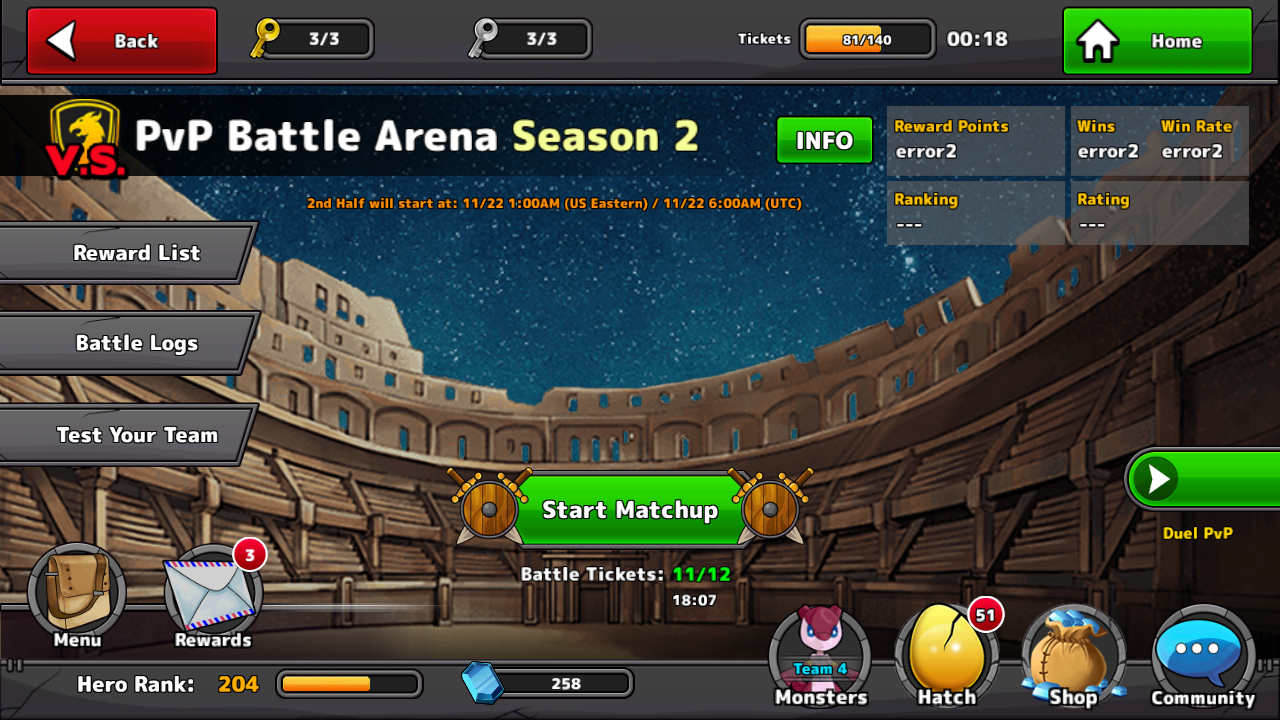Image resolution: width=1280 pixels, height=720 pixels.
Task: Click the Tickets 81/140 progress bar
Action: pyautogui.click(x=866, y=38)
